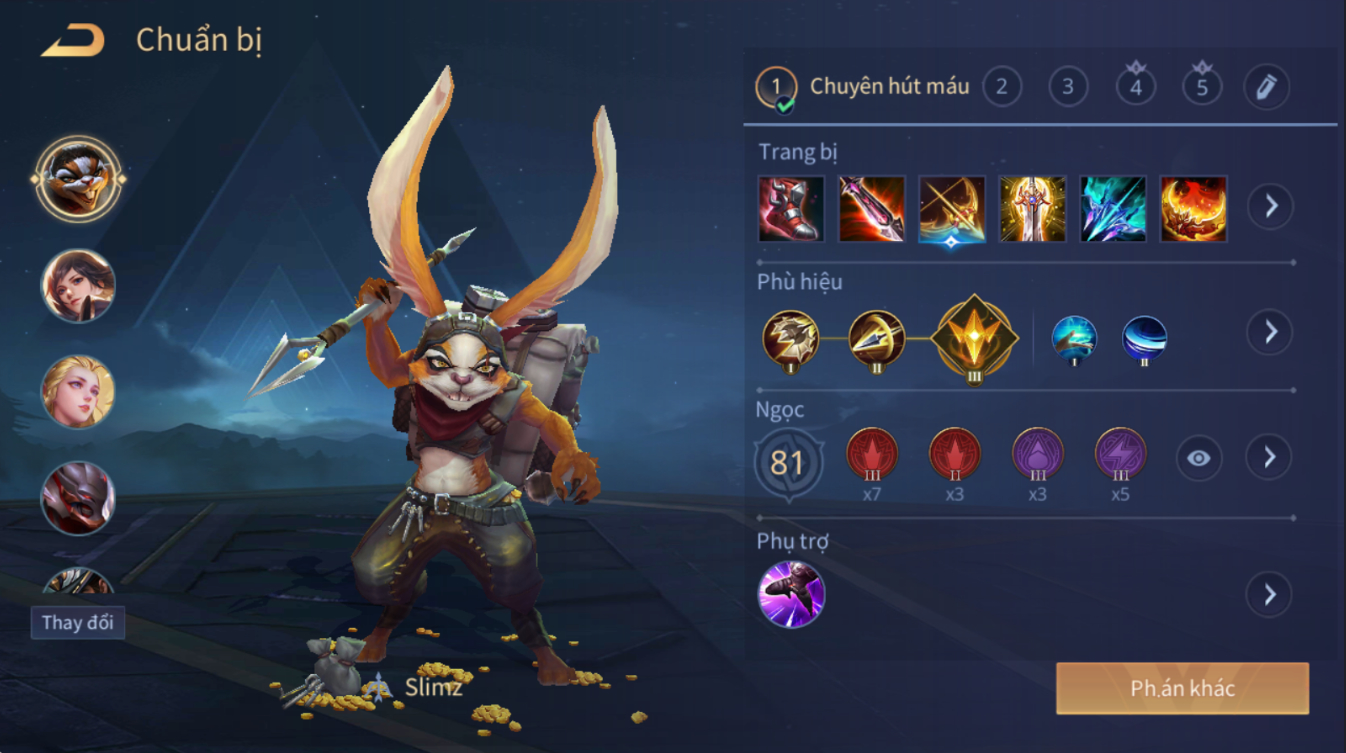Select the fiery claw equipment item
1346x753 pixels.
point(1193,209)
